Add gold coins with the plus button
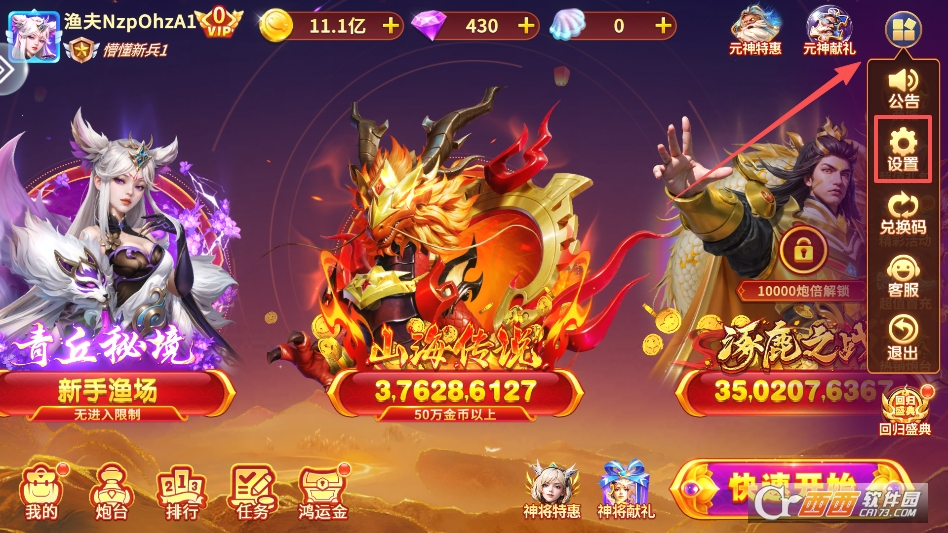The image size is (948, 533). [x=390, y=26]
